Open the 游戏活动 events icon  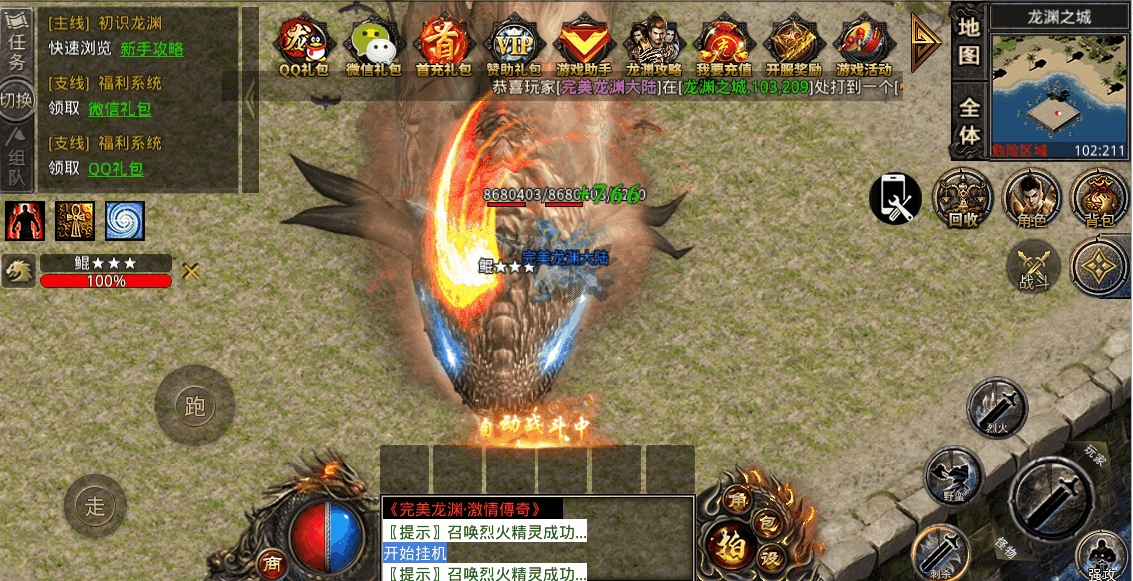(863, 44)
